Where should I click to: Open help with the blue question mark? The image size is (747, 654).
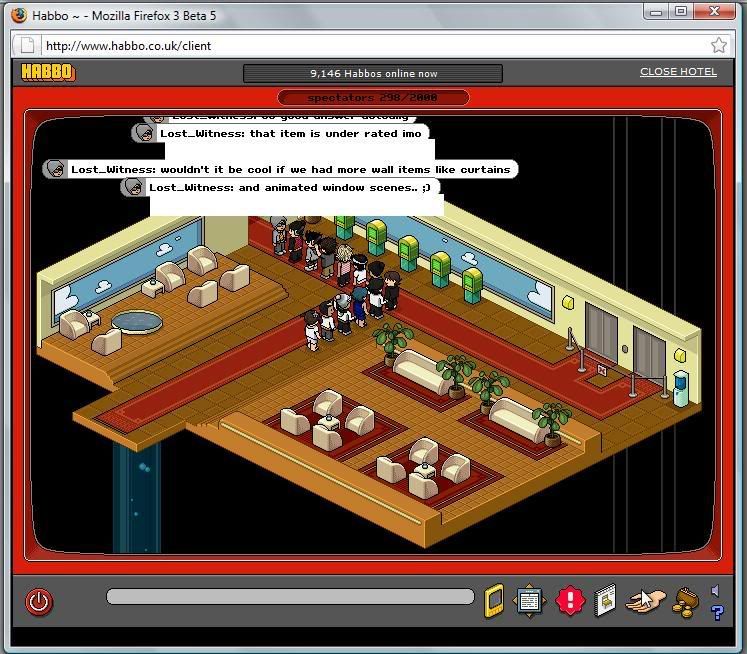click(716, 612)
